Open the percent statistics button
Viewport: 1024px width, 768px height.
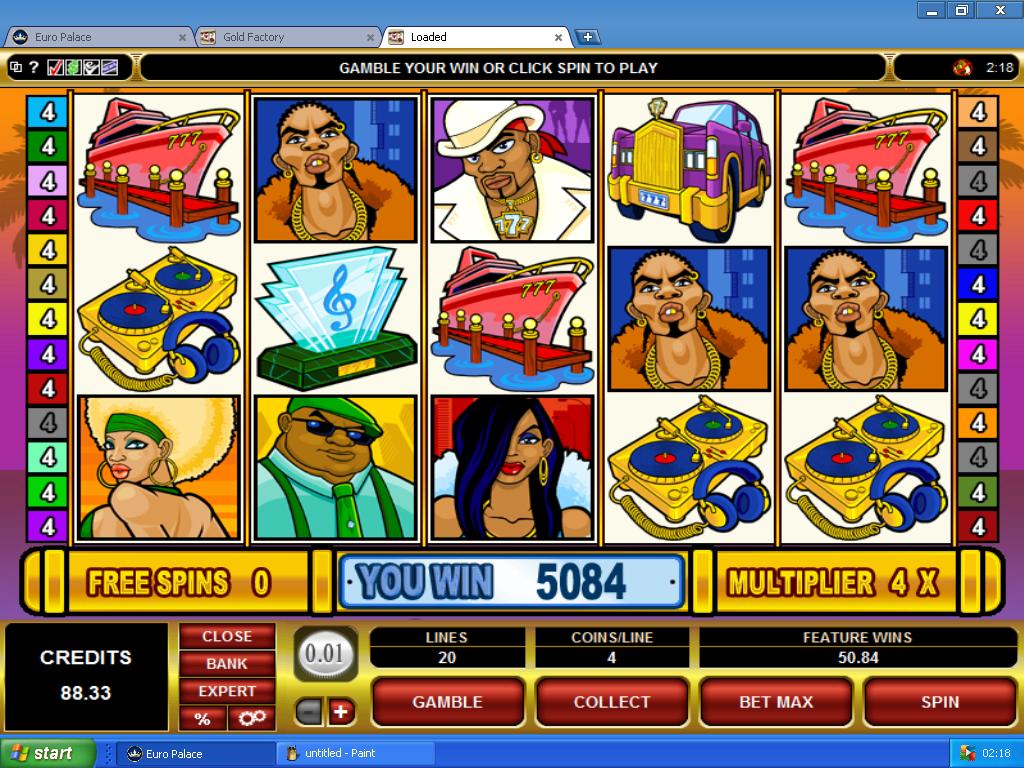(202, 718)
